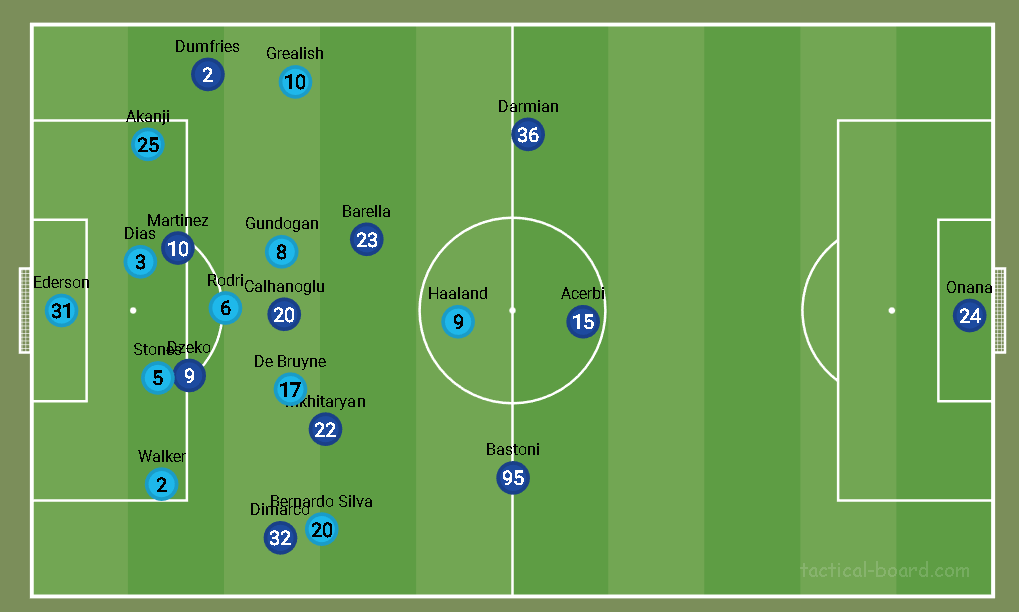The width and height of the screenshot is (1019, 612).
Task: Click Haaland's number 9 token
Action: [458, 322]
